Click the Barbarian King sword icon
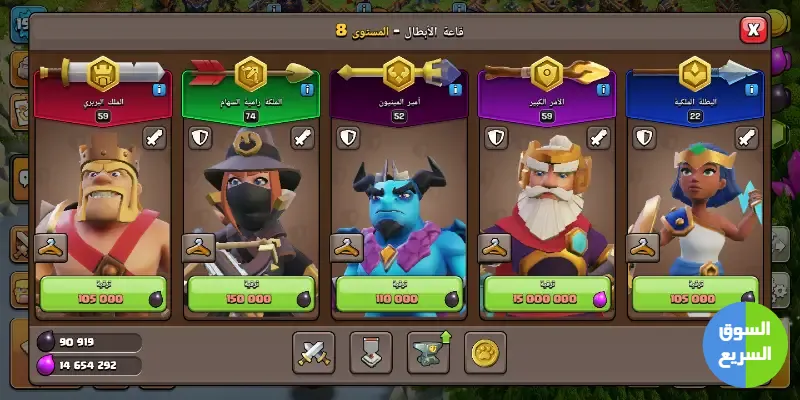 [x=155, y=138]
